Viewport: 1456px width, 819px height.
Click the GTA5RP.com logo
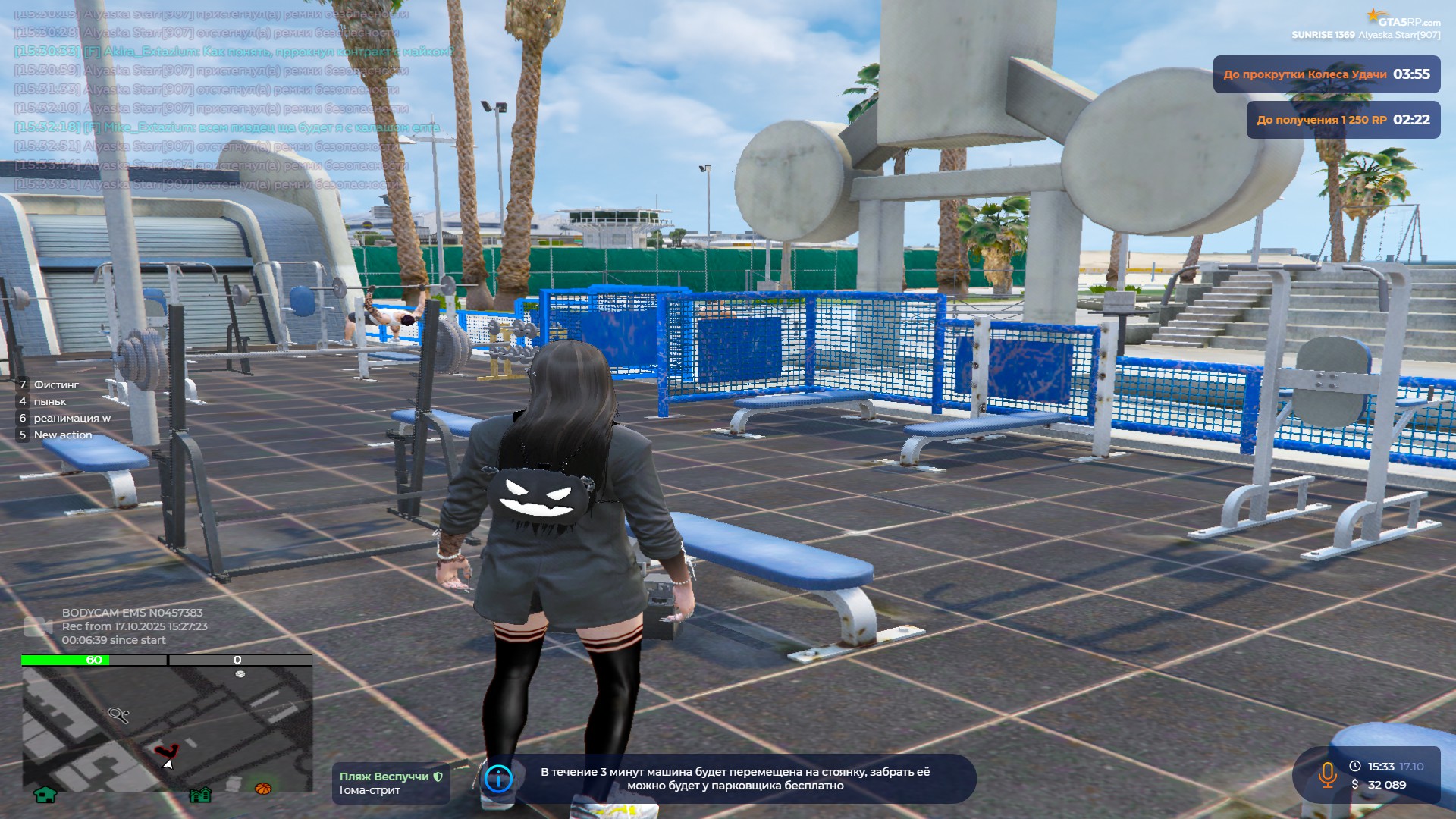1403,18
